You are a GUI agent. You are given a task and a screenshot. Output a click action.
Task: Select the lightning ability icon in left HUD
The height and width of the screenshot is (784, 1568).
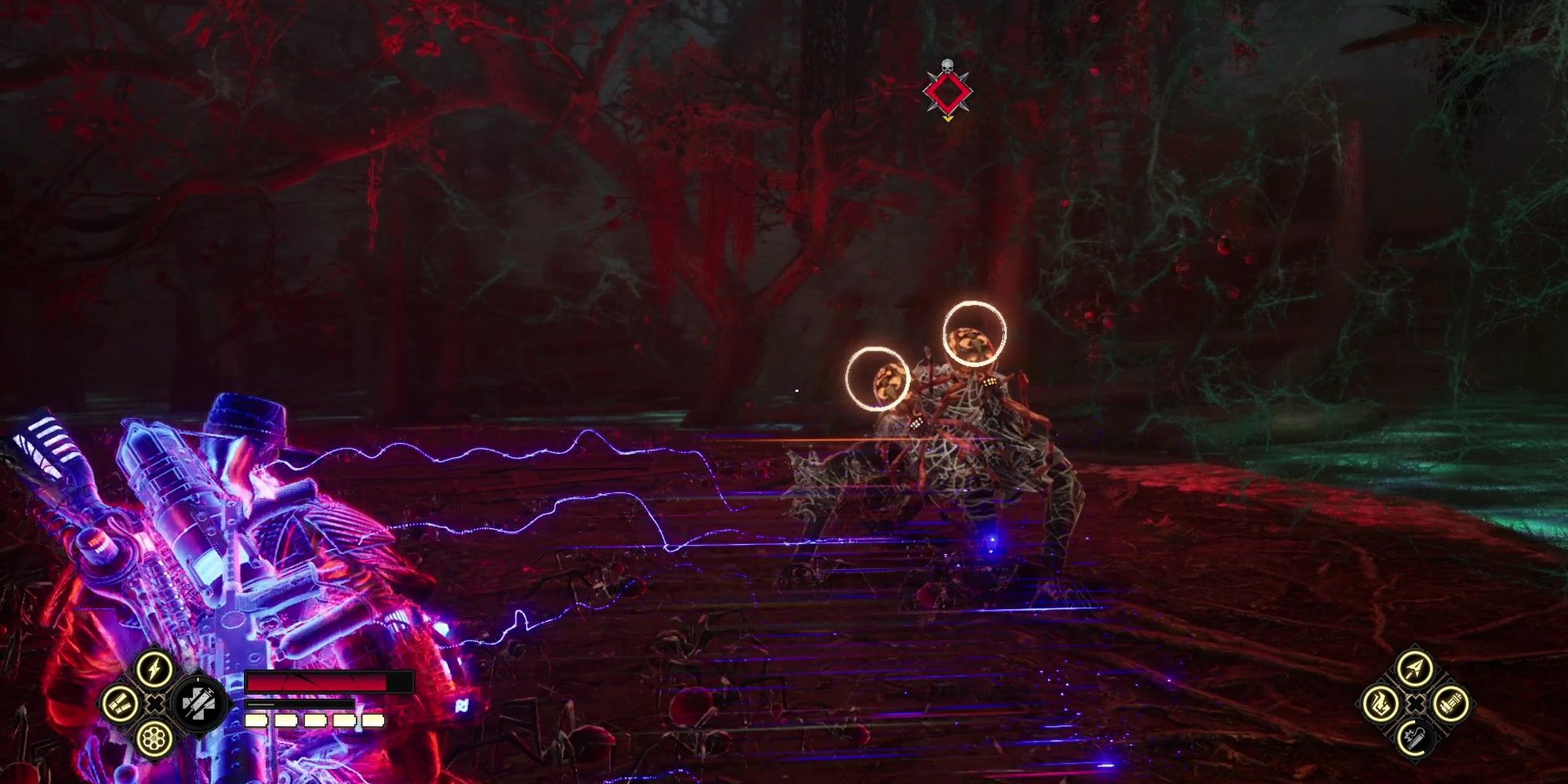click(x=154, y=669)
